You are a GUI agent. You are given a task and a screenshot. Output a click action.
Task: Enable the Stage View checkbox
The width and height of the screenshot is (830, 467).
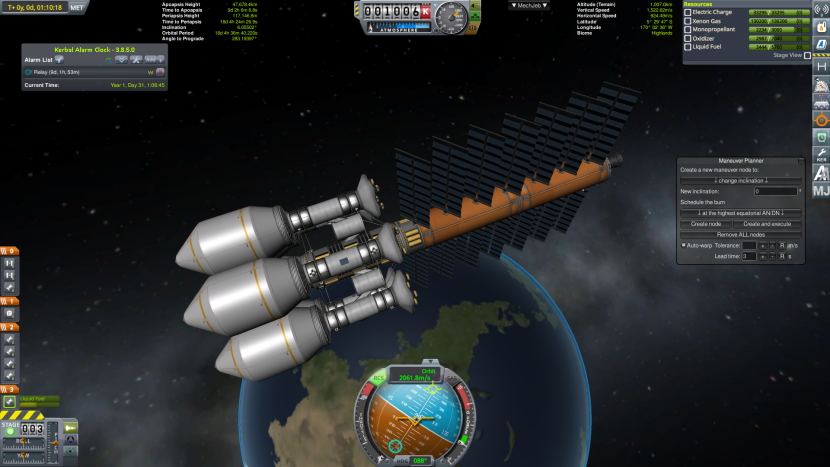point(807,56)
